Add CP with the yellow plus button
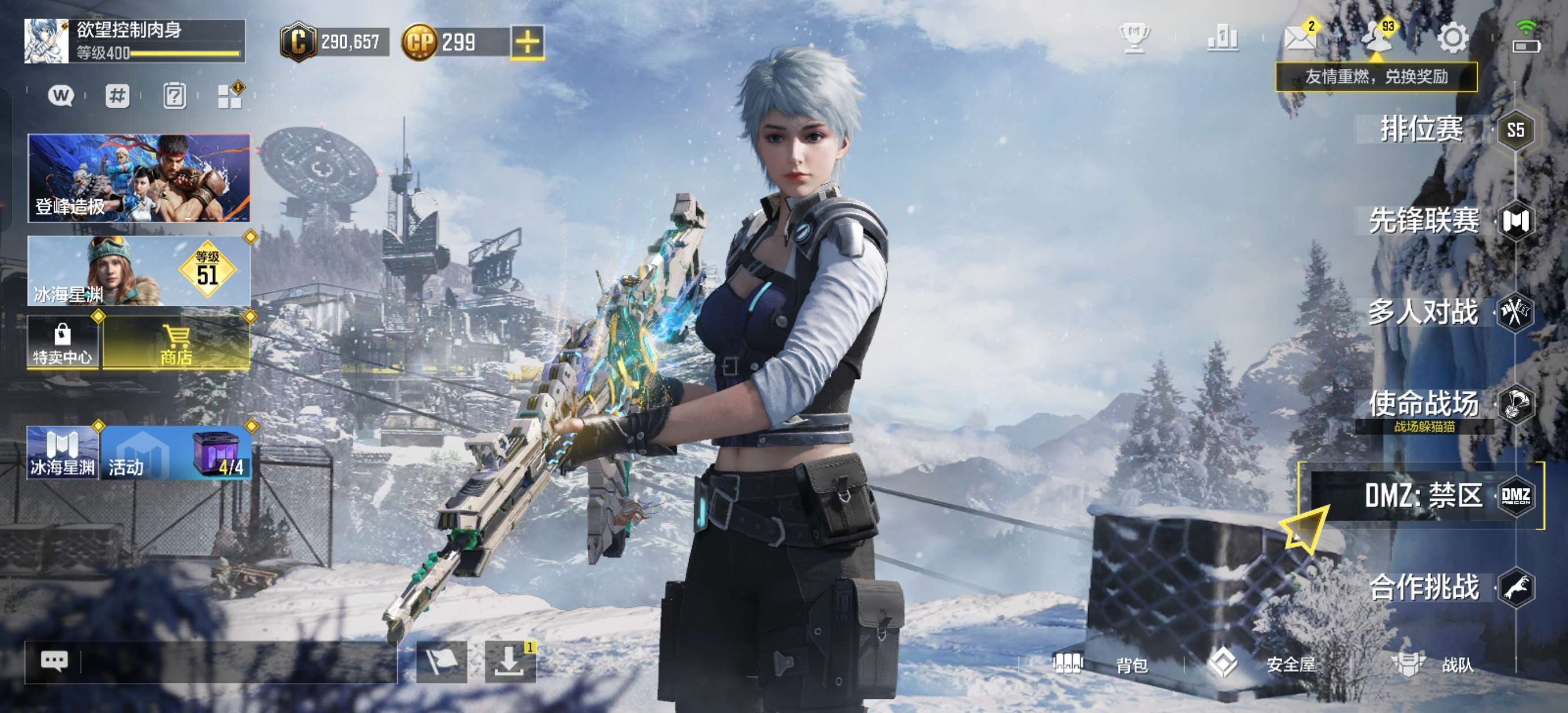1568x713 pixels. (x=527, y=42)
